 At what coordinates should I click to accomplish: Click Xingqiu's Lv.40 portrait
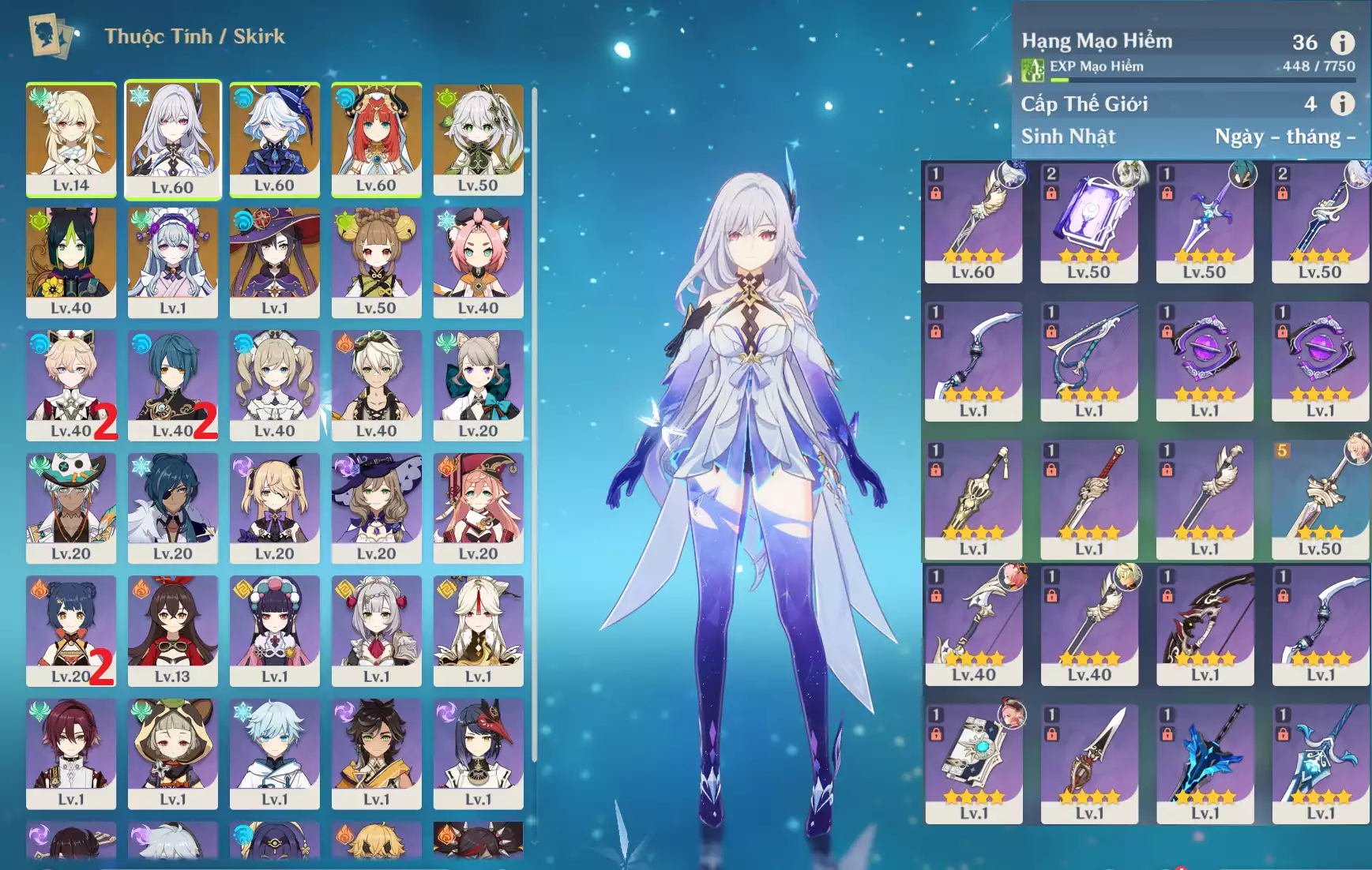click(172, 384)
